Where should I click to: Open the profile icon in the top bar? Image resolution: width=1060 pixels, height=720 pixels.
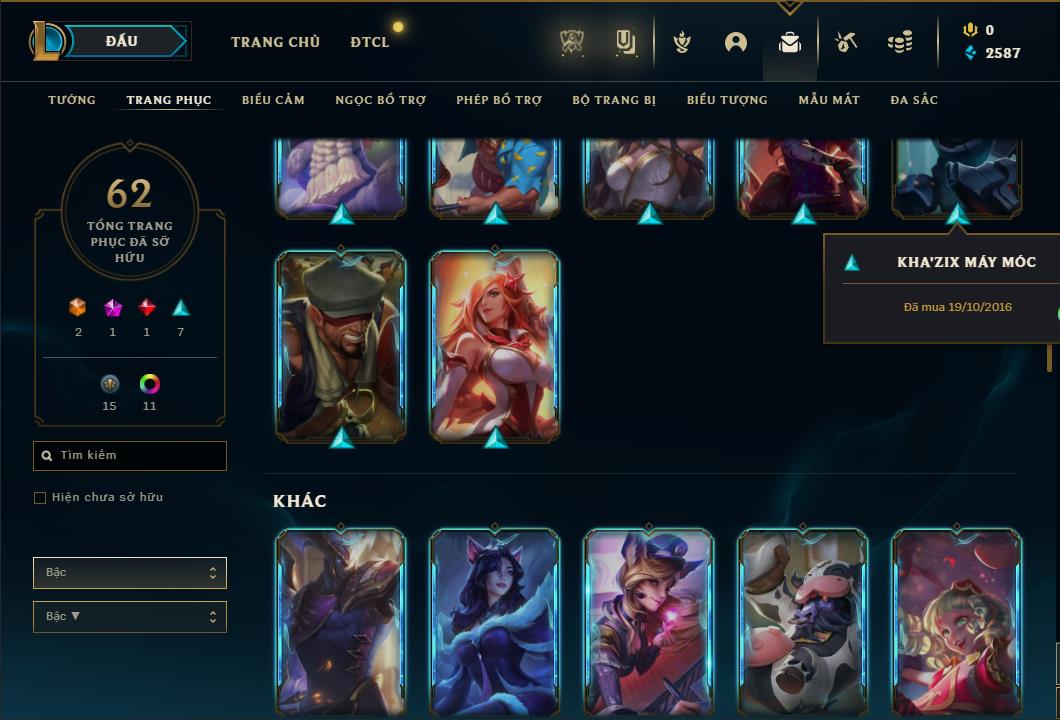pyautogui.click(x=736, y=42)
